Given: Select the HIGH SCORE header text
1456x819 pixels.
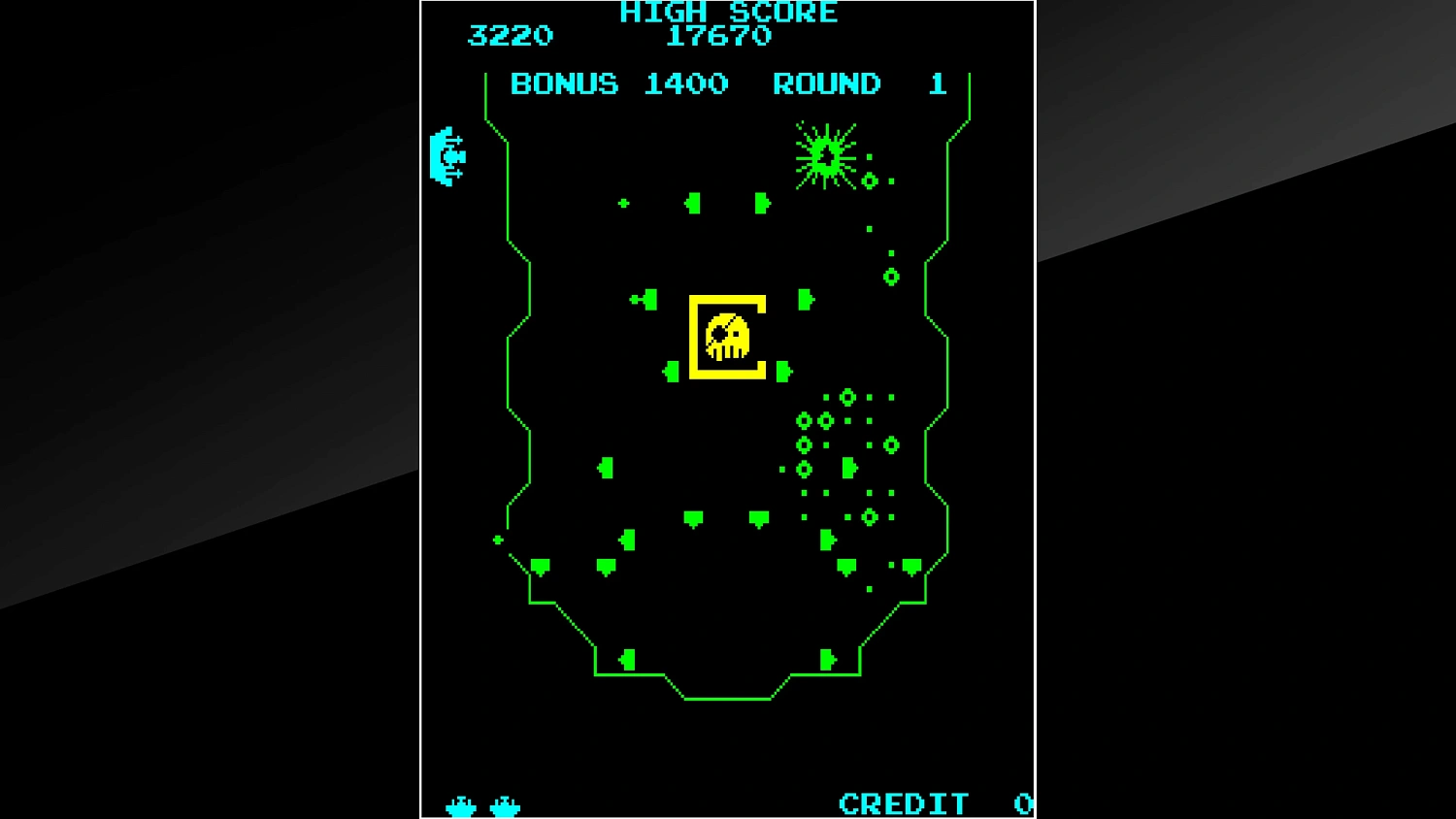Looking at the screenshot, I should 727,13.
